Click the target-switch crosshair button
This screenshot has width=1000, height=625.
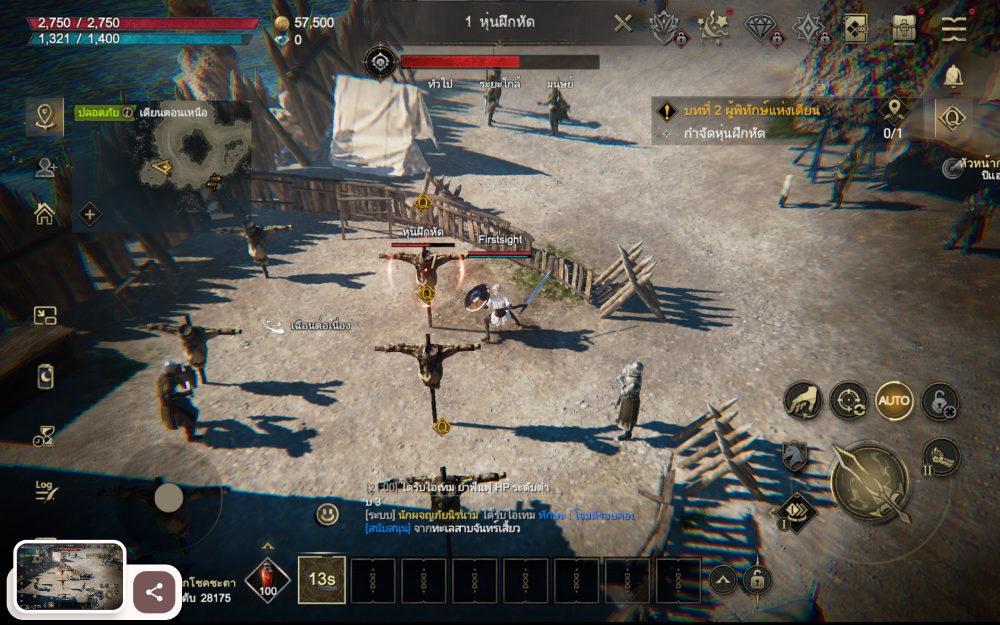coord(848,401)
